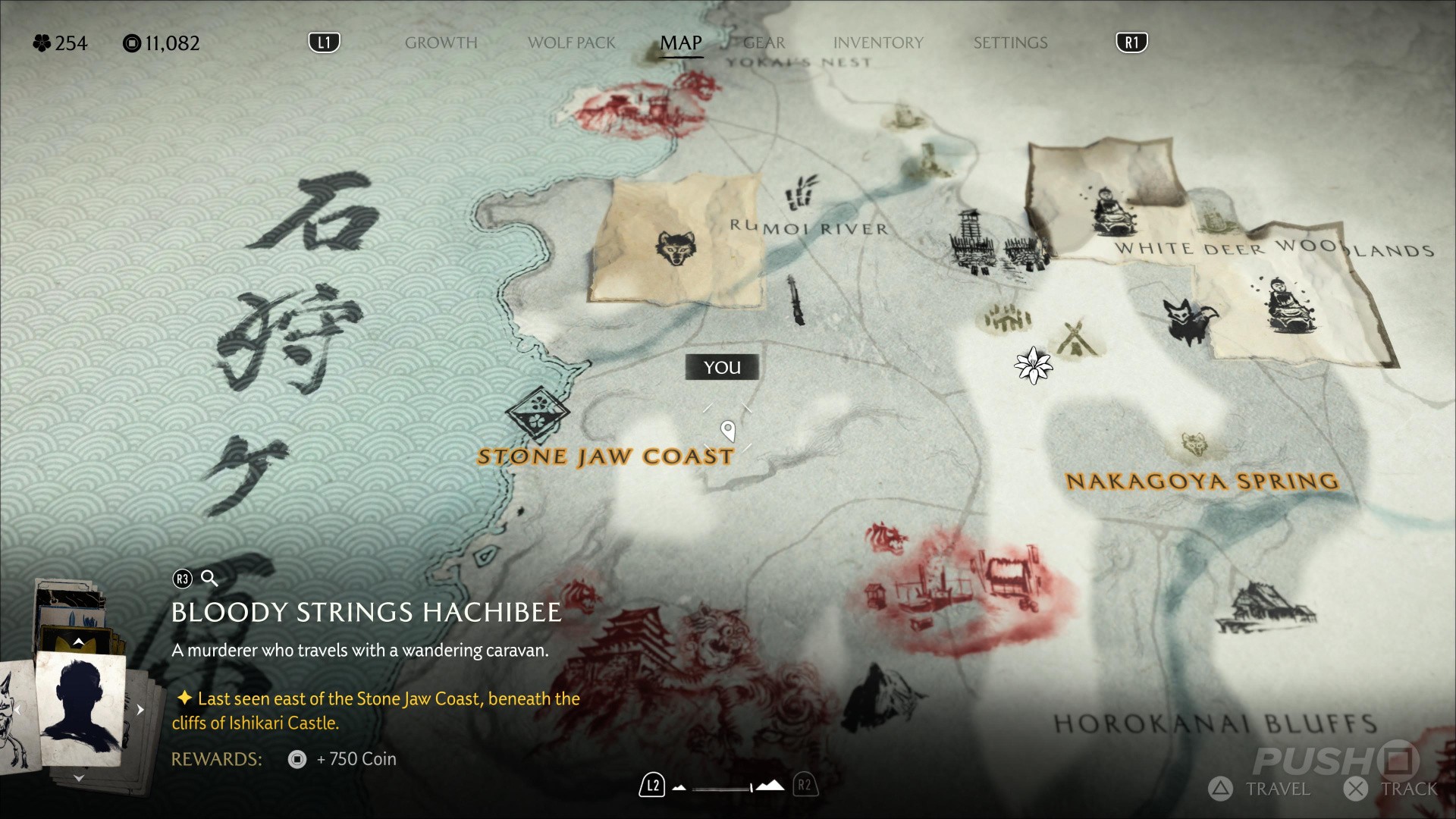Switch to the Gear tab
This screenshot has height=819, width=1456.
coord(764,43)
